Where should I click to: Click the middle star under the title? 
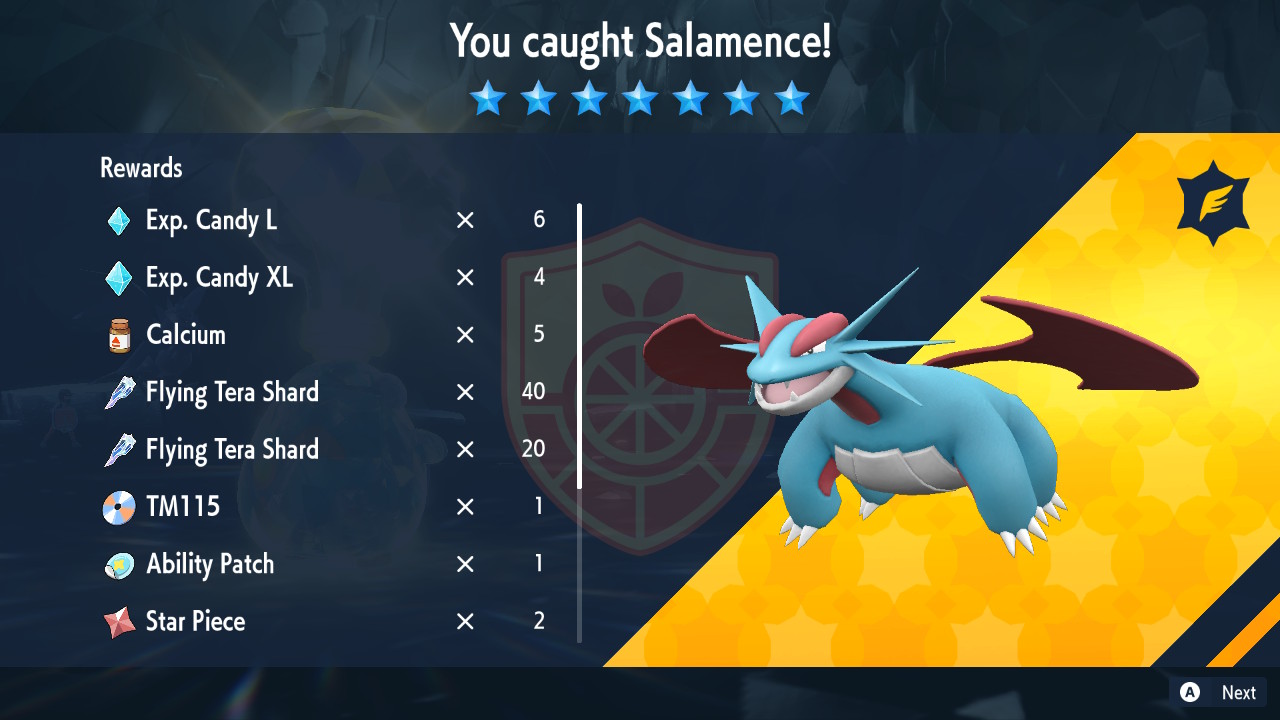point(639,98)
